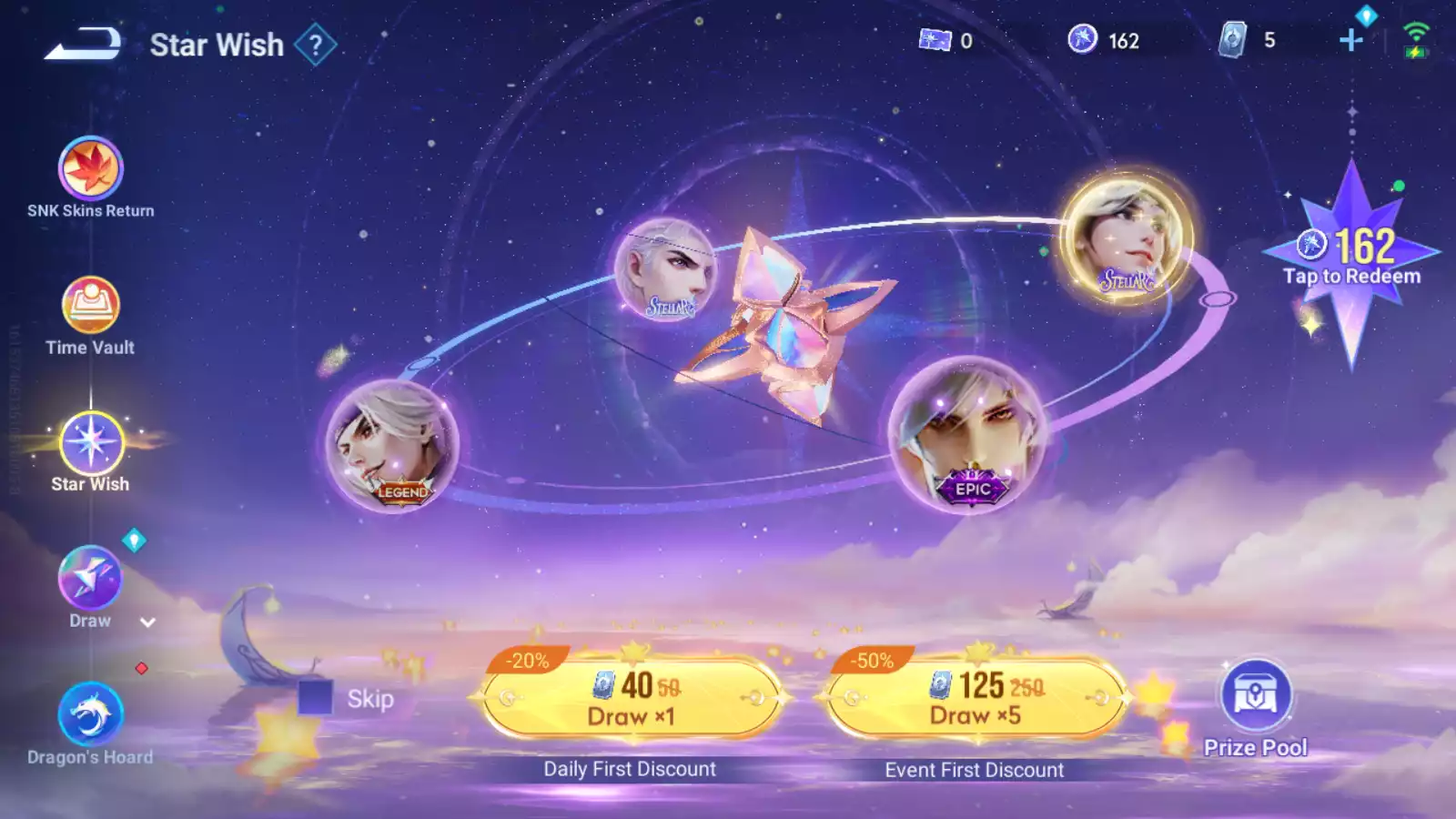1456x819 pixels.
Task: Toggle the Skip animation checkbox
Action: (316, 698)
